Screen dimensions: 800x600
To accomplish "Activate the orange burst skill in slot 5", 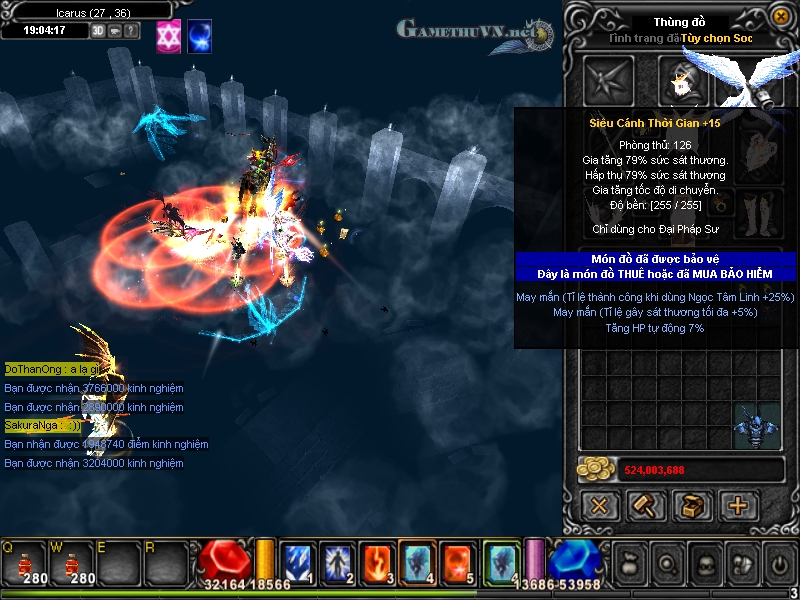I will (x=456, y=563).
